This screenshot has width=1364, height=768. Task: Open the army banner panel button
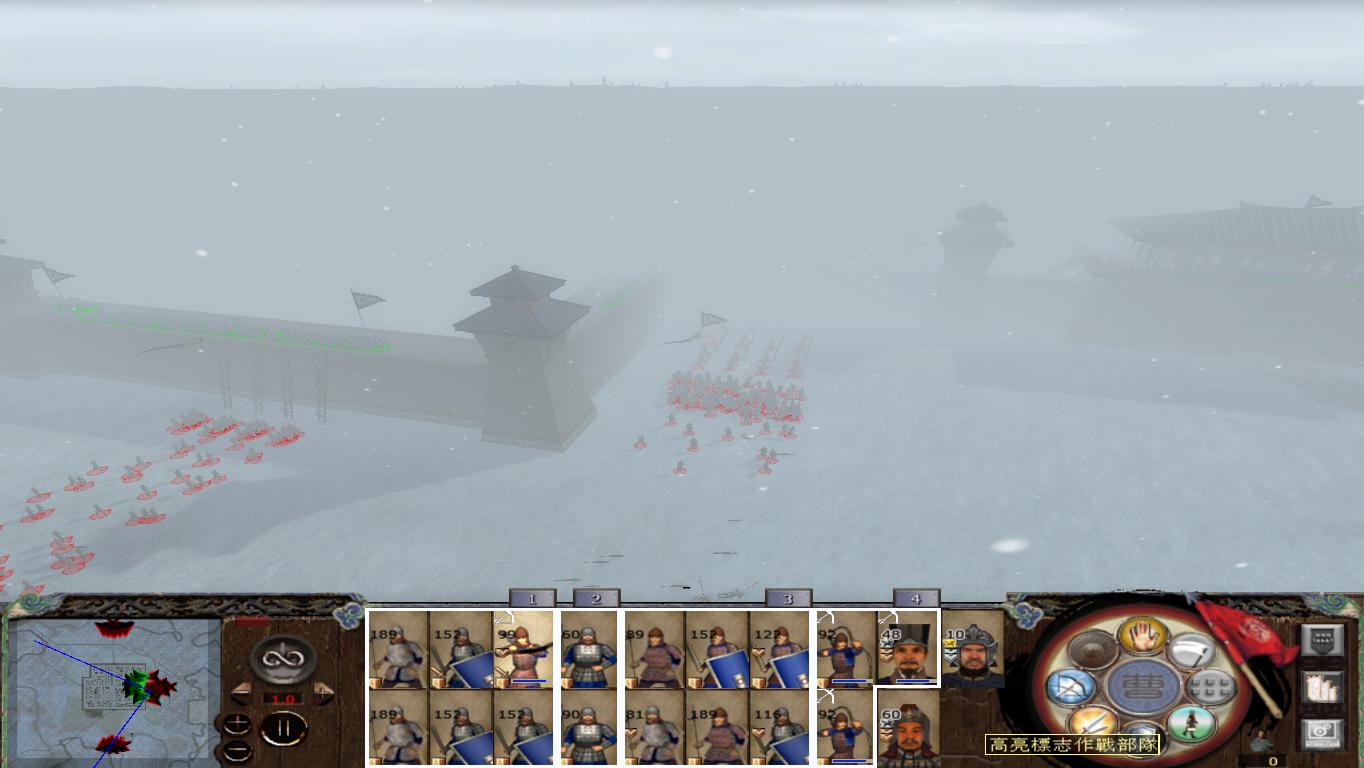pyautogui.click(x=1323, y=639)
